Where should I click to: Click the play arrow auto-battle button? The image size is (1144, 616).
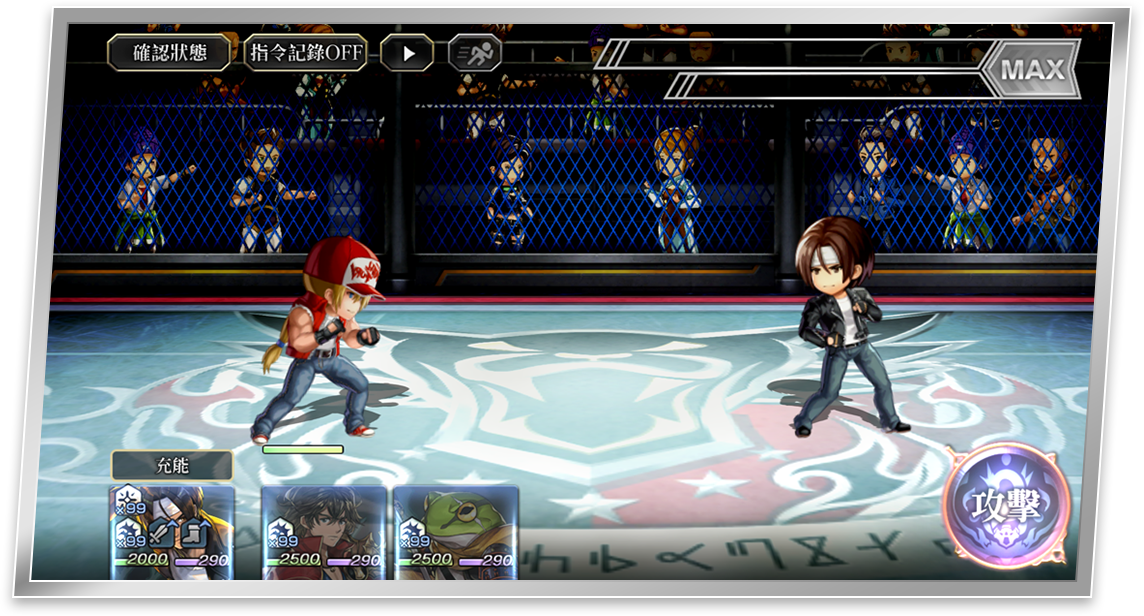pyautogui.click(x=407, y=53)
